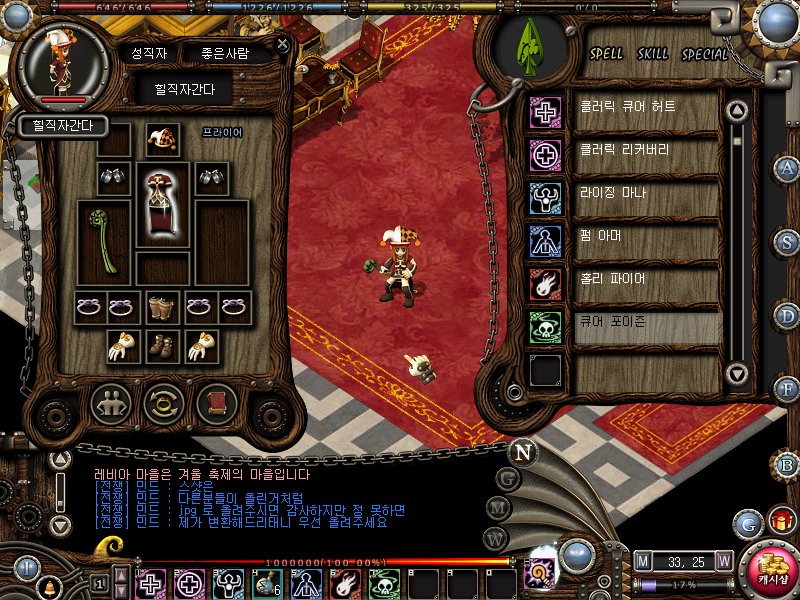800x600 pixels.
Task: Open the SPELL tab
Action: tap(606, 54)
